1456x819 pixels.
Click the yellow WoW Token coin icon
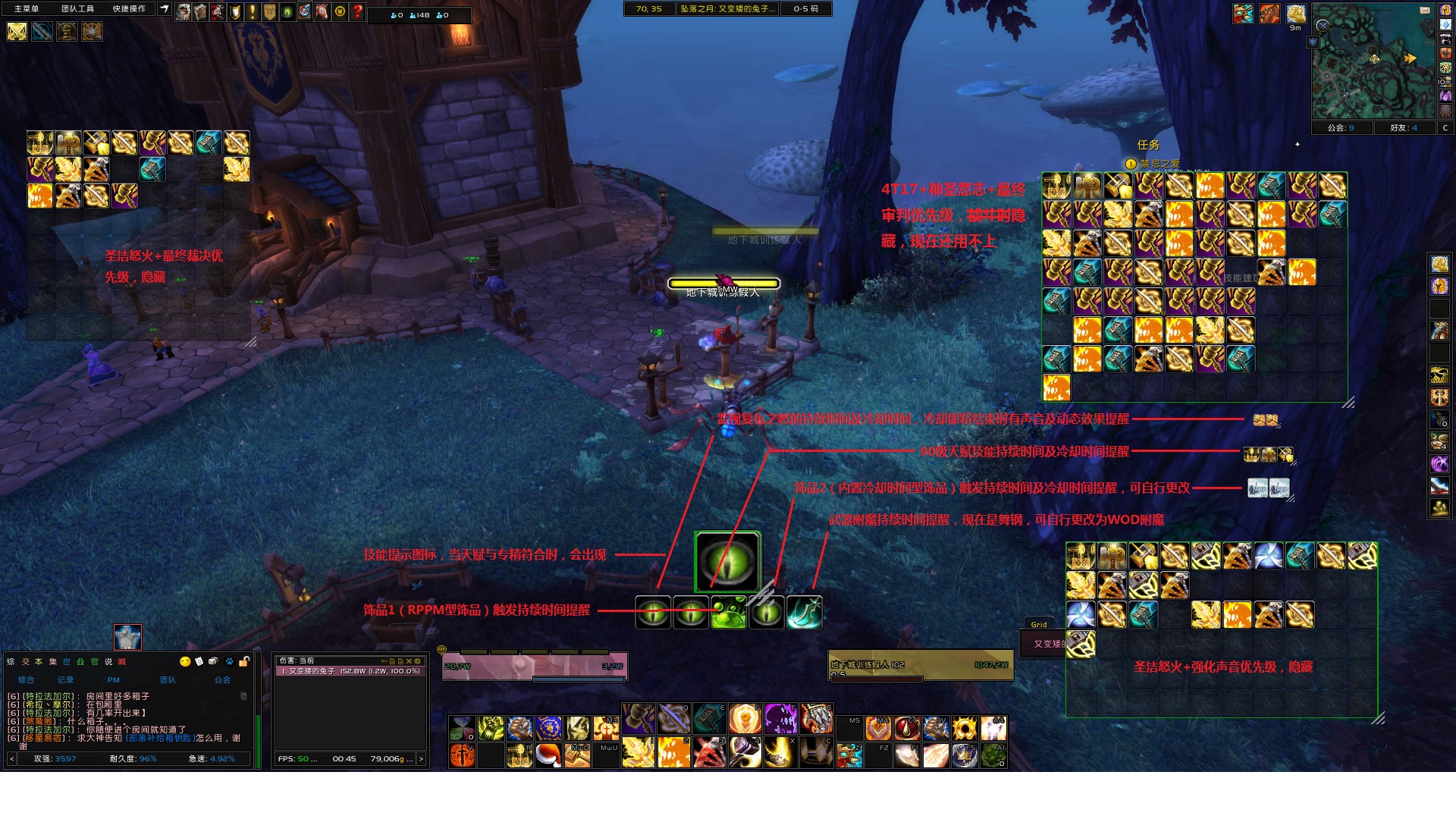coord(338,11)
